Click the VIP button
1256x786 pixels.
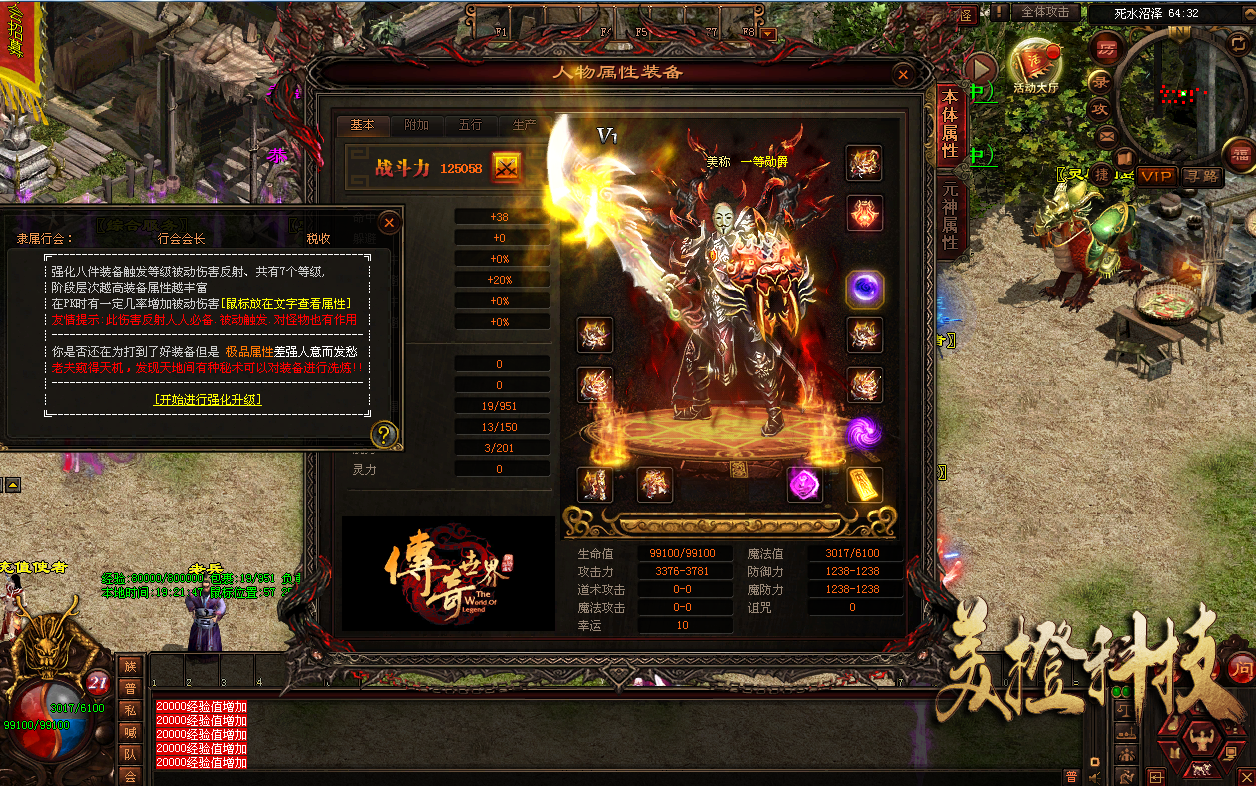(x=1156, y=176)
